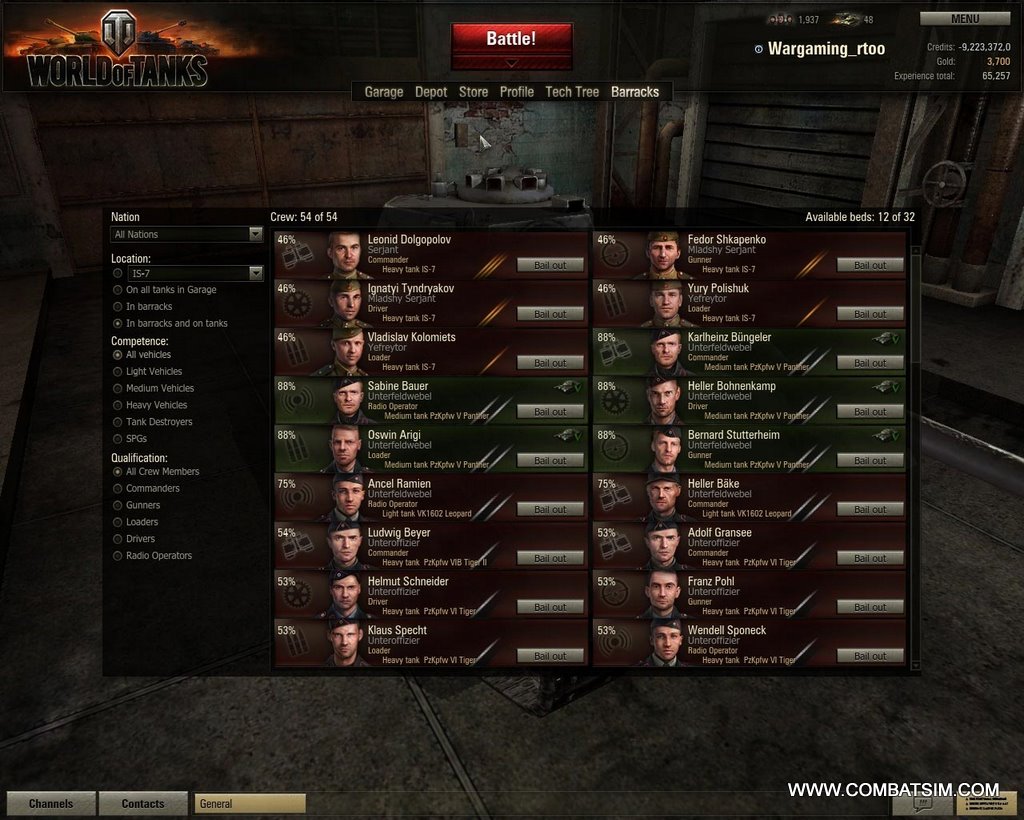Screen dimensions: 1024x820
Task: Open the Contacts list
Action: pyautogui.click(x=143, y=803)
